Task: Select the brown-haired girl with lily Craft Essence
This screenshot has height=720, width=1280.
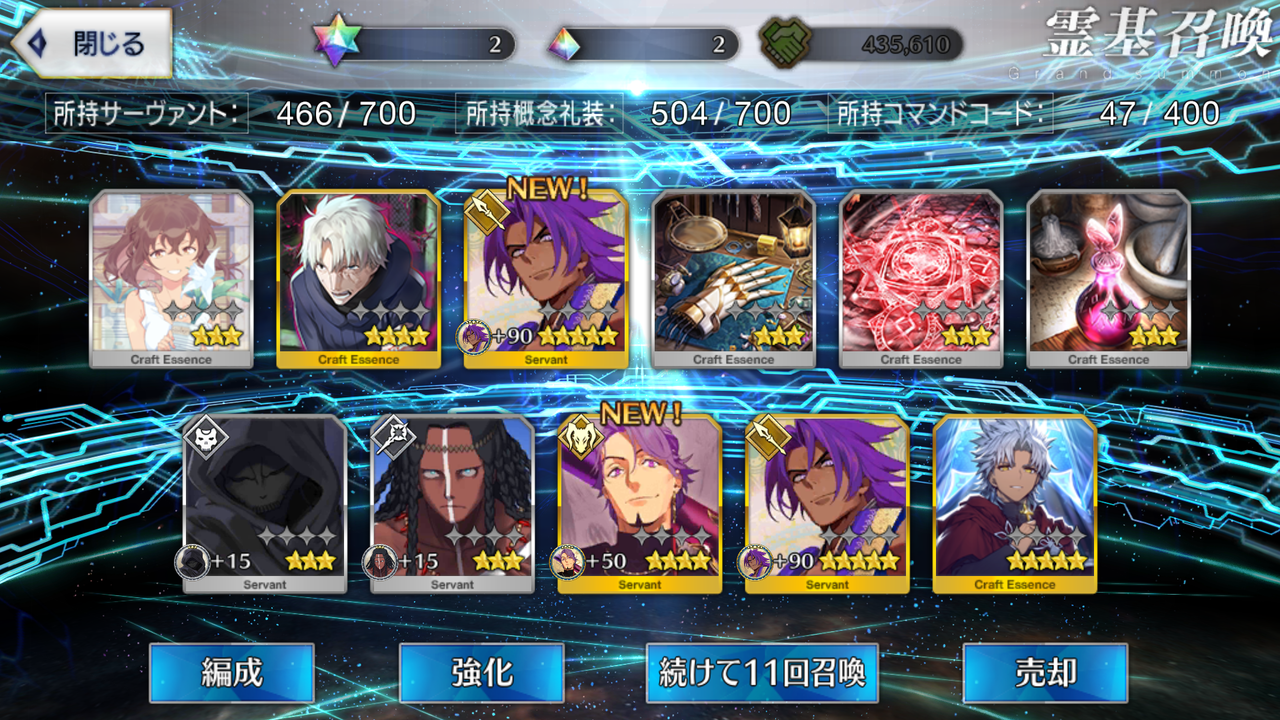Action: 171,279
